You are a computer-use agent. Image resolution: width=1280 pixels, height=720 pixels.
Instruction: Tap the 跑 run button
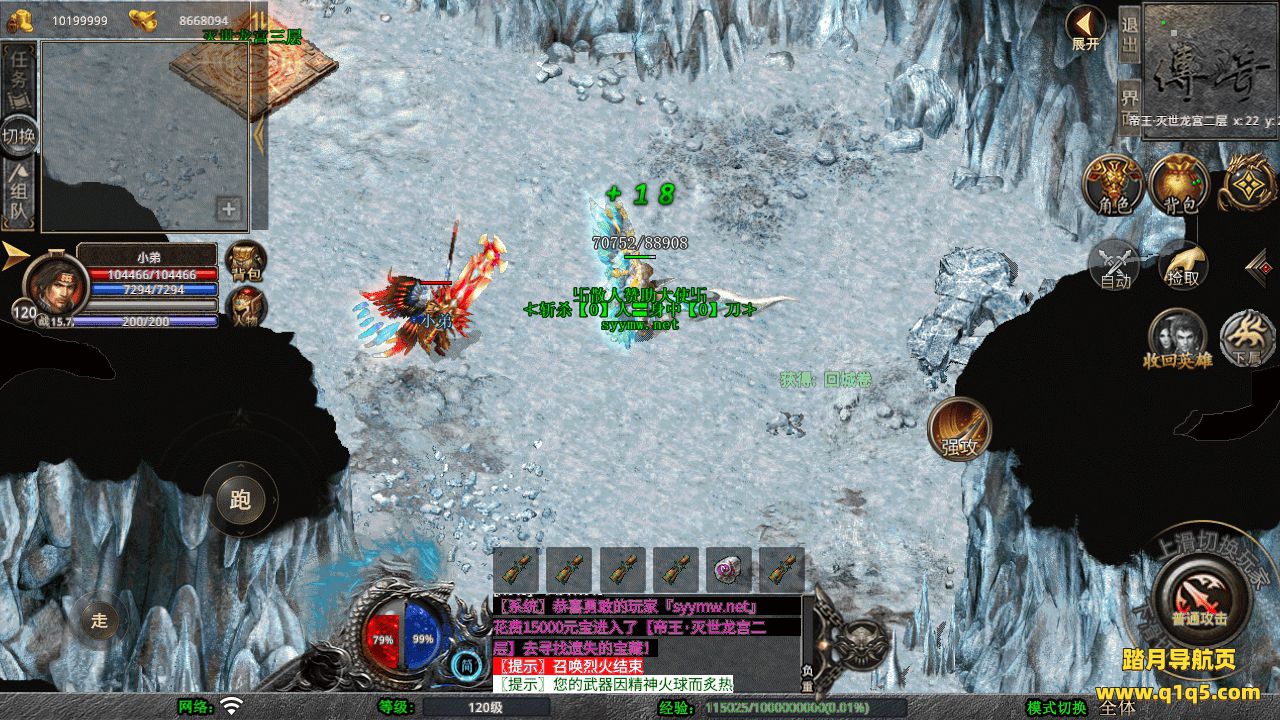(x=240, y=499)
